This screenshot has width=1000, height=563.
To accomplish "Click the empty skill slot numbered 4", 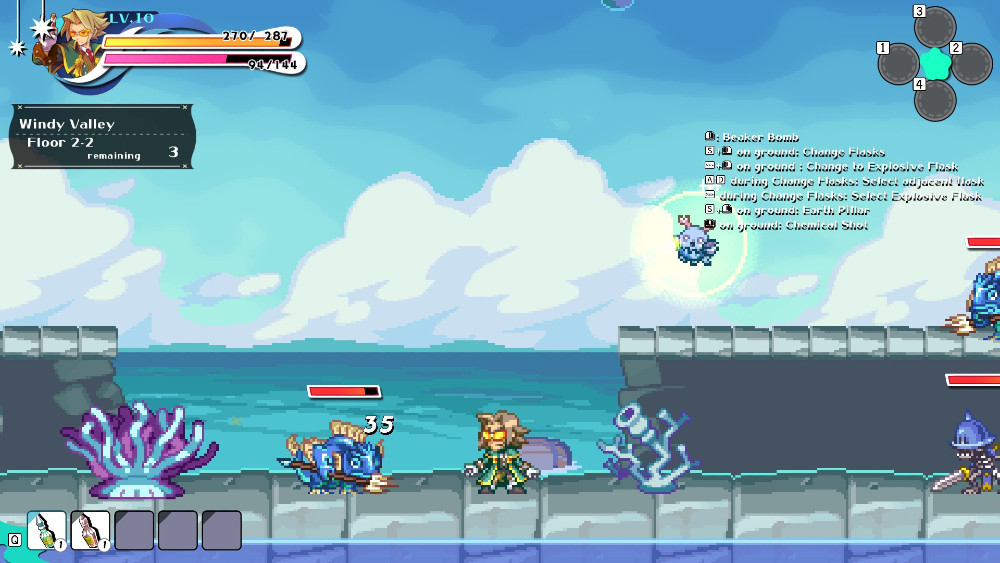I will (935, 100).
